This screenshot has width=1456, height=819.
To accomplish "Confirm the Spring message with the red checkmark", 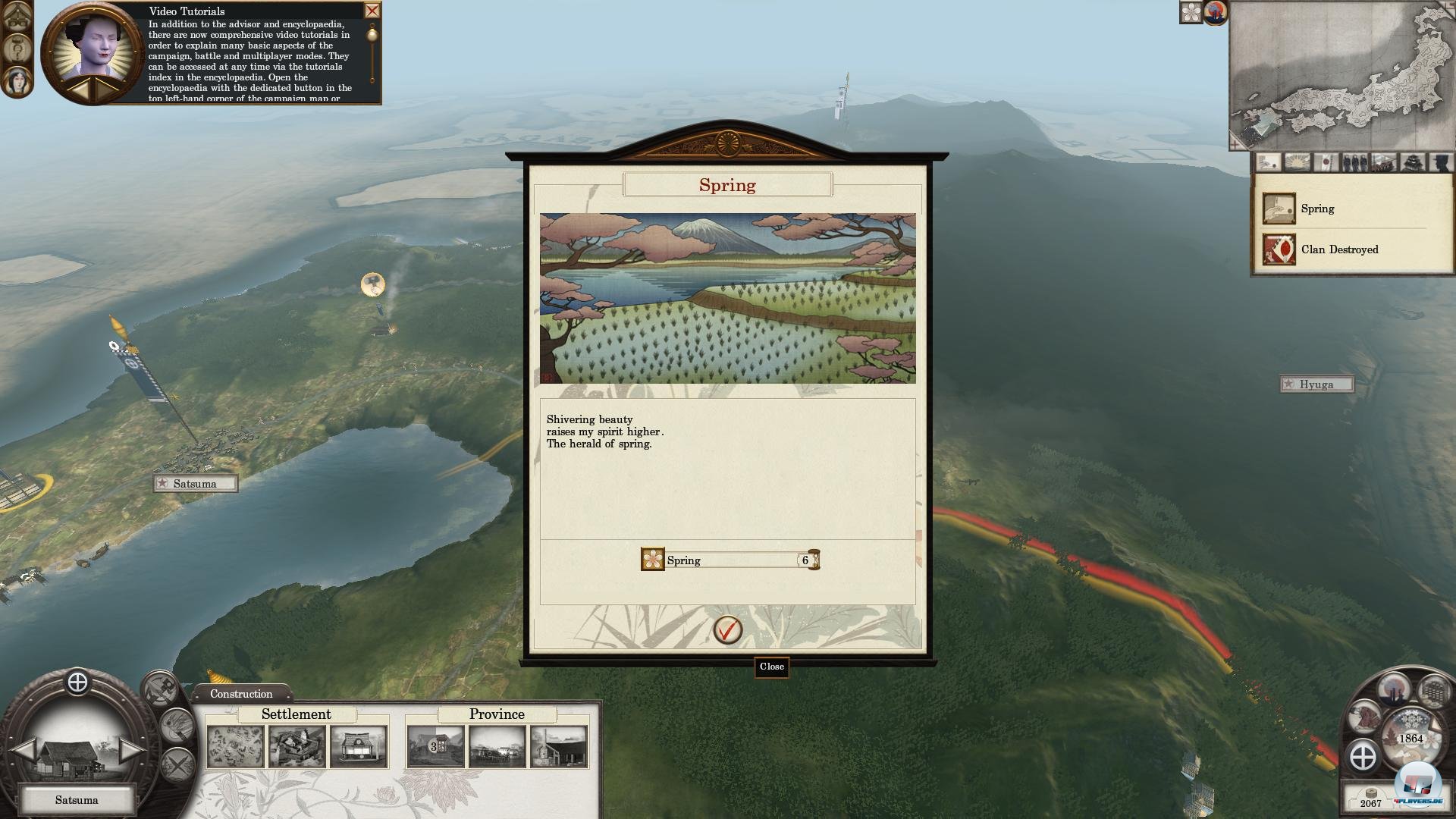I will click(x=727, y=629).
